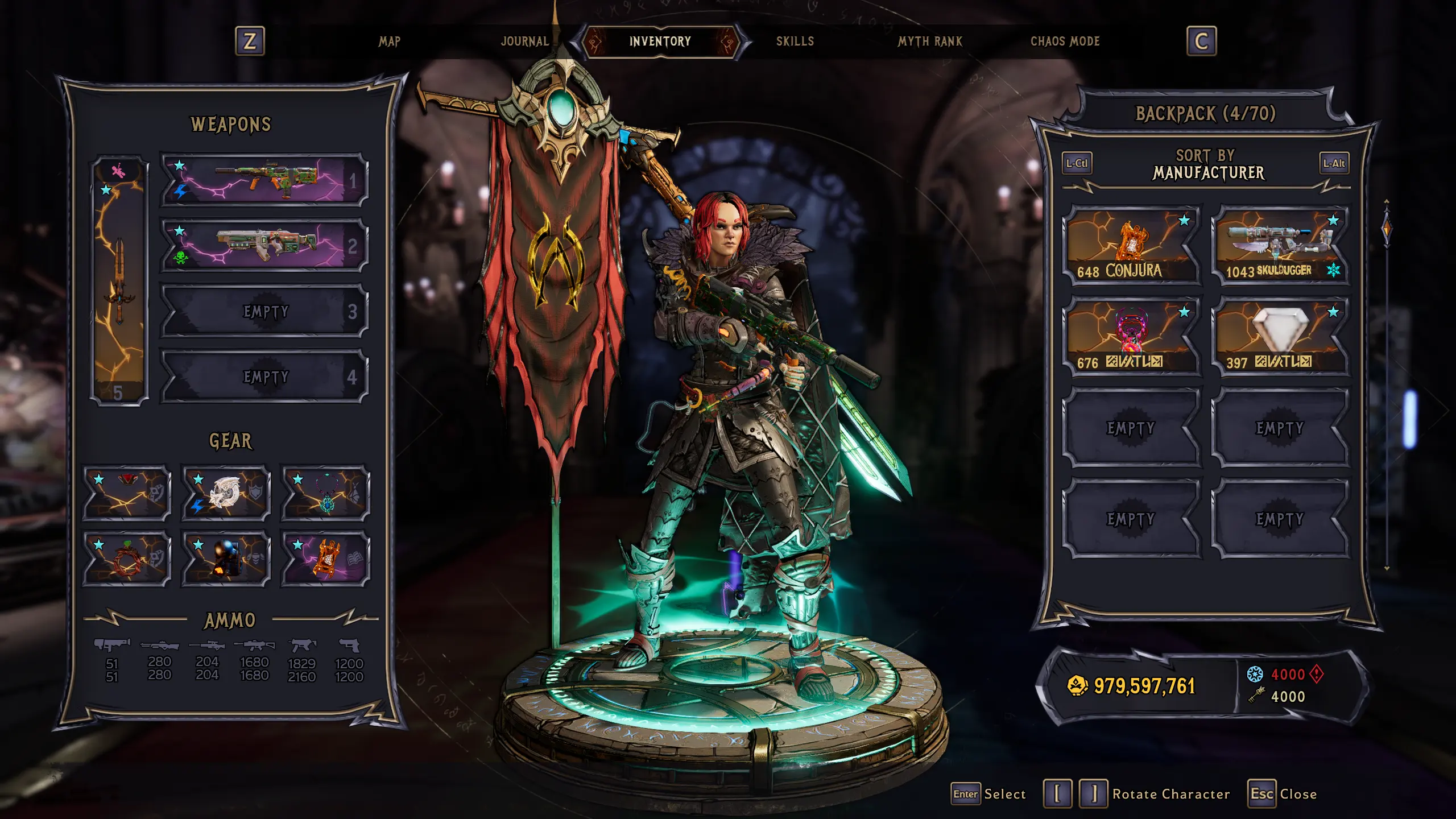The width and height of the screenshot is (1456, 819).
Task: Select the Inventory tab
Action: pos(660,42)
